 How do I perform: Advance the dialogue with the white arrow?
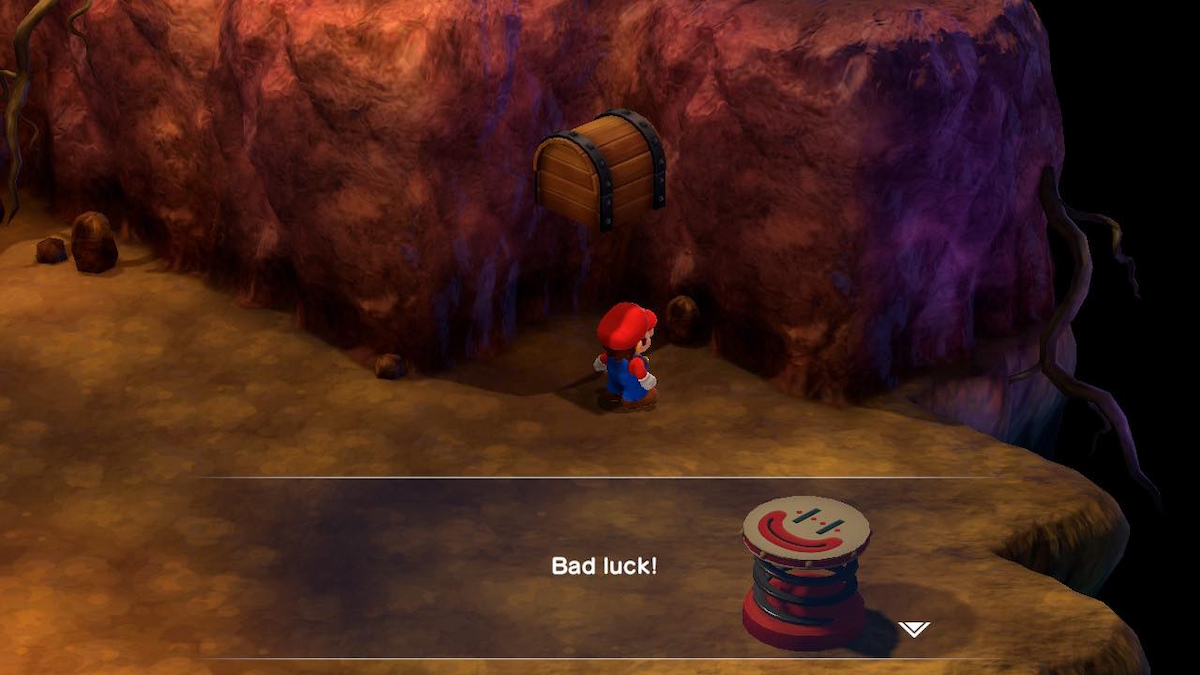coord(913,629)
